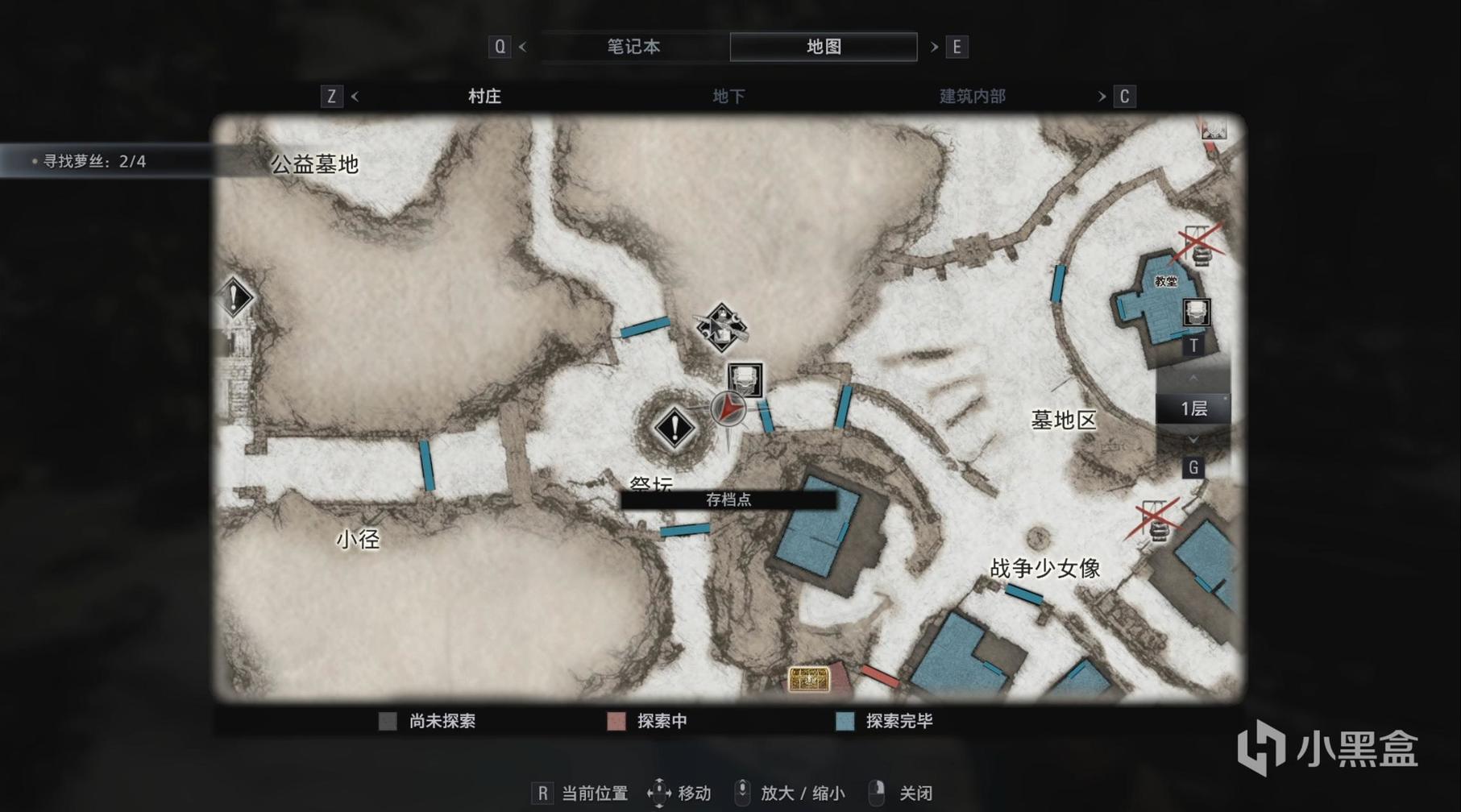Select the typewriter icon at the 教堂 church

point(1196,312)
